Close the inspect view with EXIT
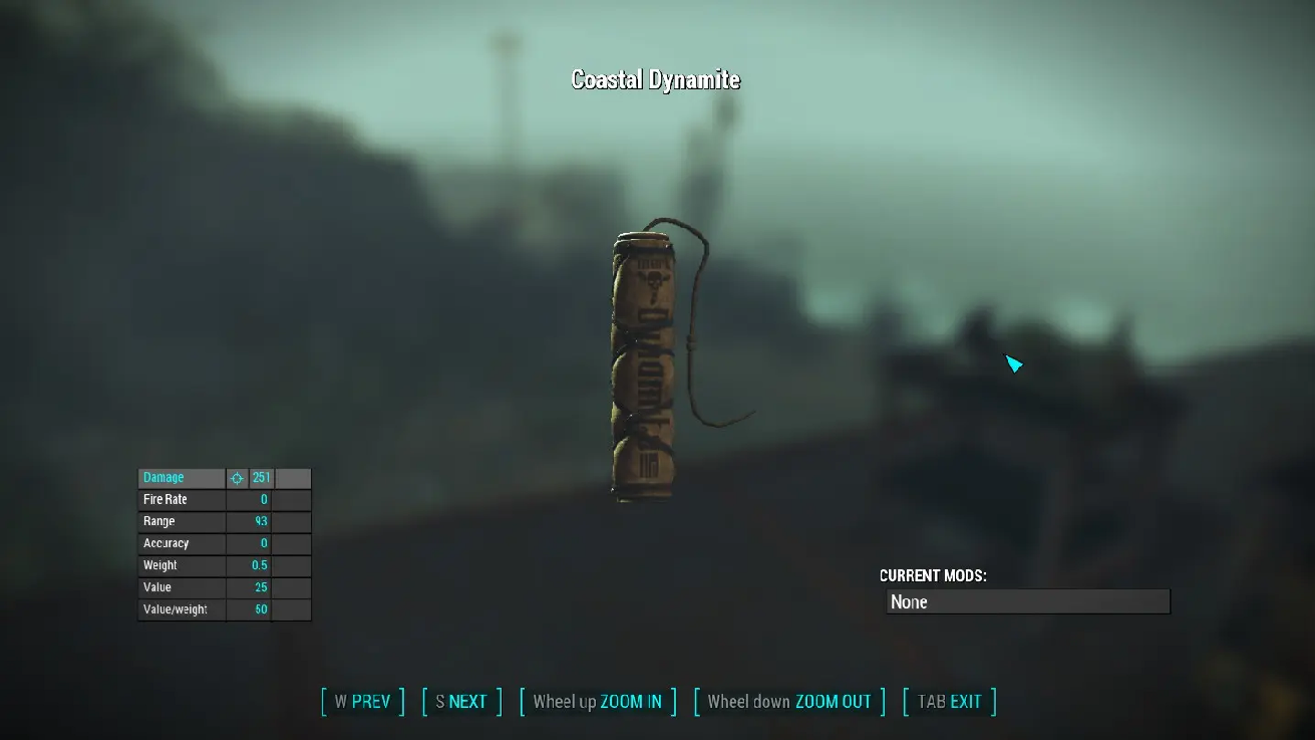 [949, 701]
